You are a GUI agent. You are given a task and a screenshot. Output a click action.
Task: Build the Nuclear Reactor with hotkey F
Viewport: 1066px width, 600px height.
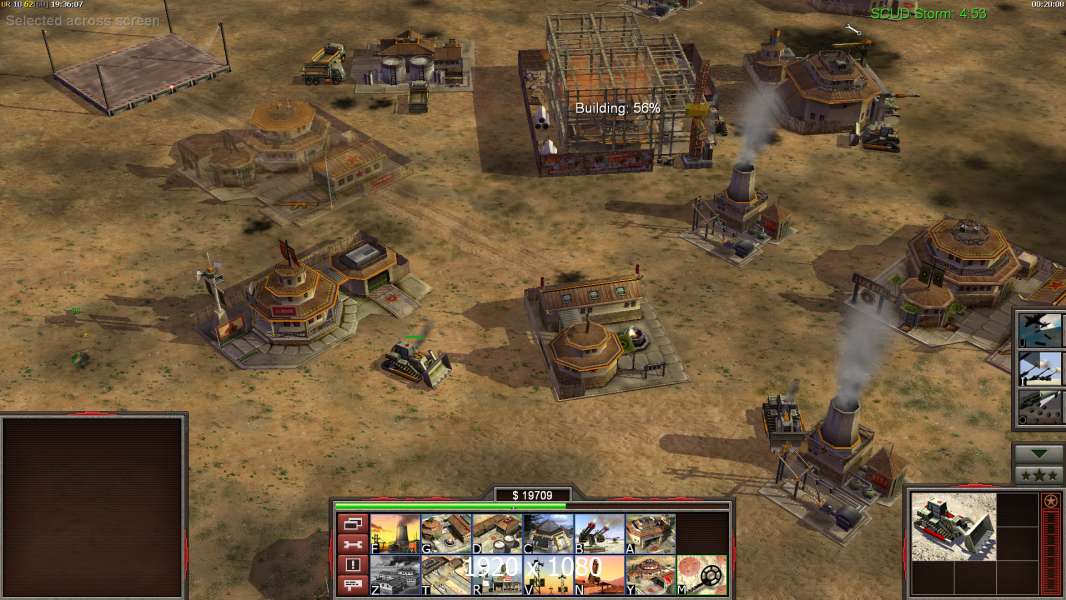pyautogui.click(x=395, y=534)
